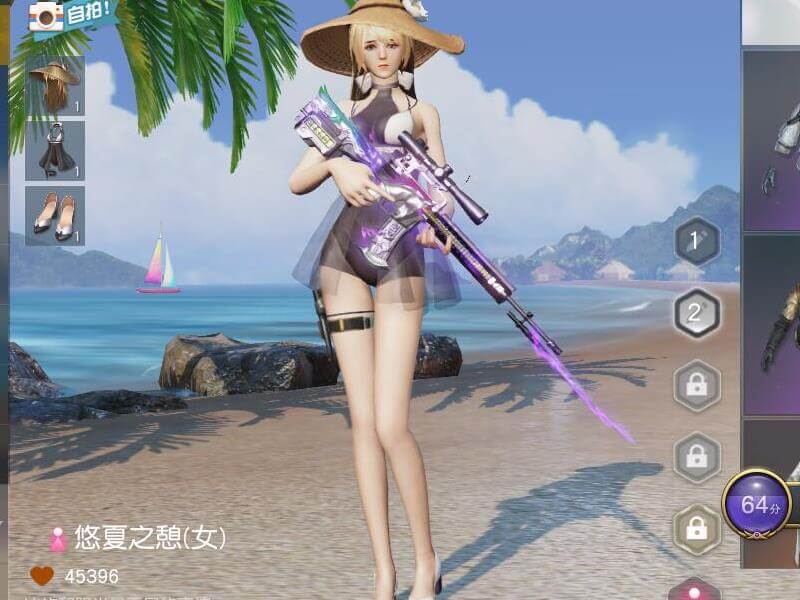The width and height of the screenshot is (800, 600).
Task: Like the outfit with the heart icon
Action: tap(42, 576)
